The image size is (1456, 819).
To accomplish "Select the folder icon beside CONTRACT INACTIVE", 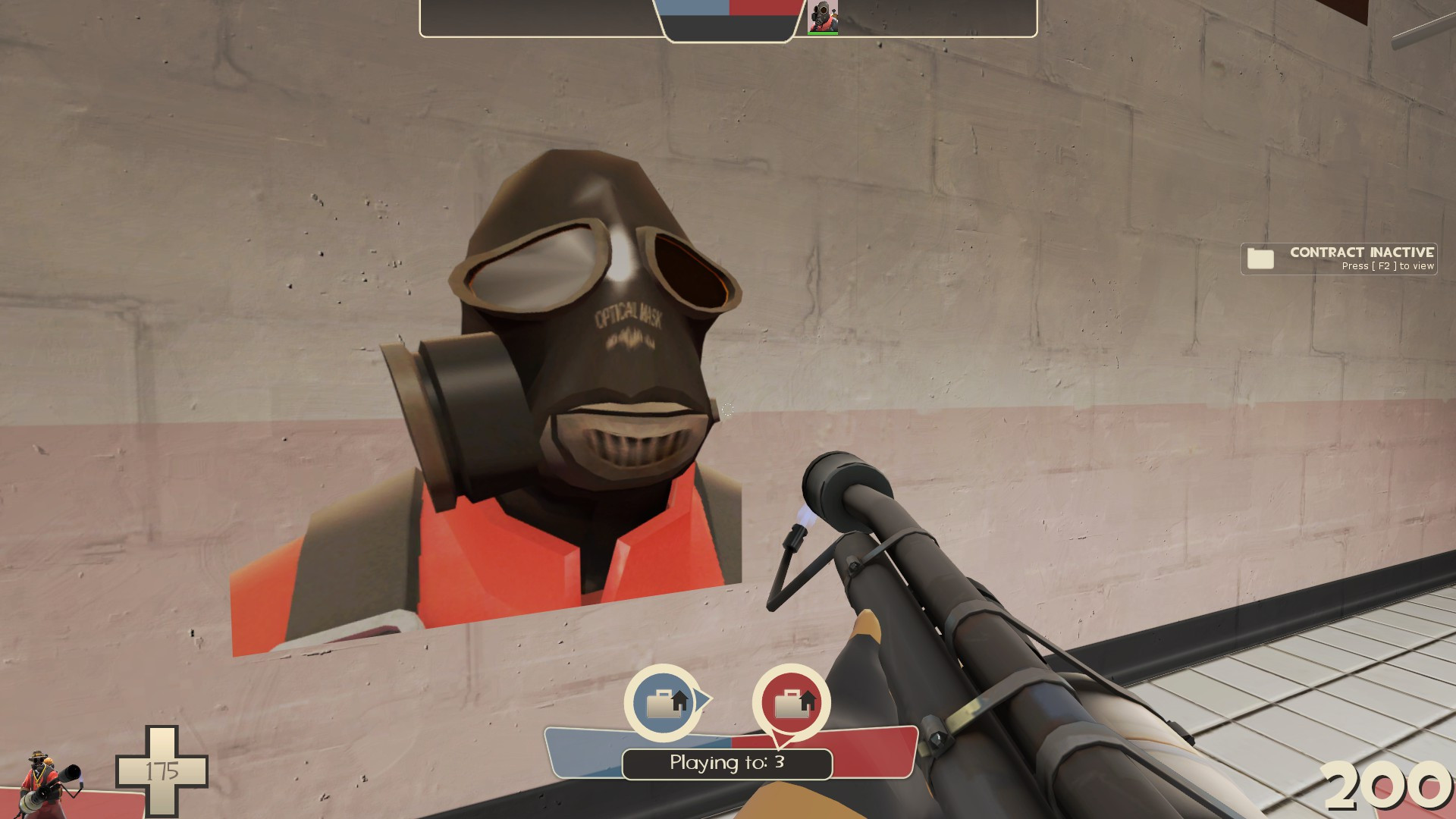I will point(1259,258).
